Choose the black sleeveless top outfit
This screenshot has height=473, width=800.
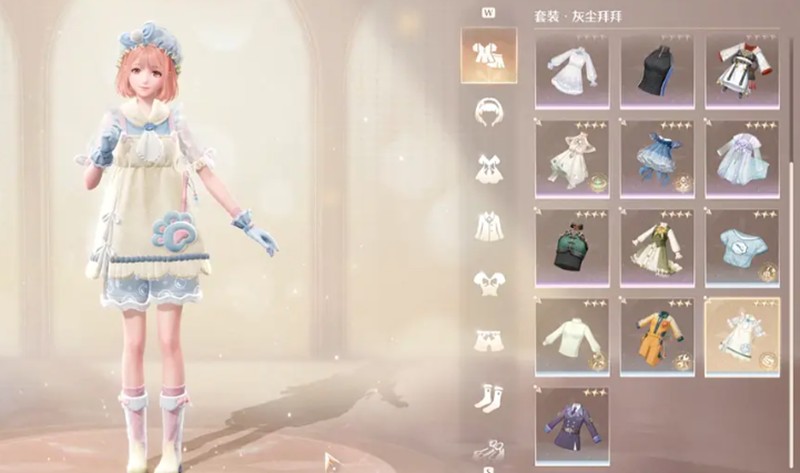click(657, 72)
